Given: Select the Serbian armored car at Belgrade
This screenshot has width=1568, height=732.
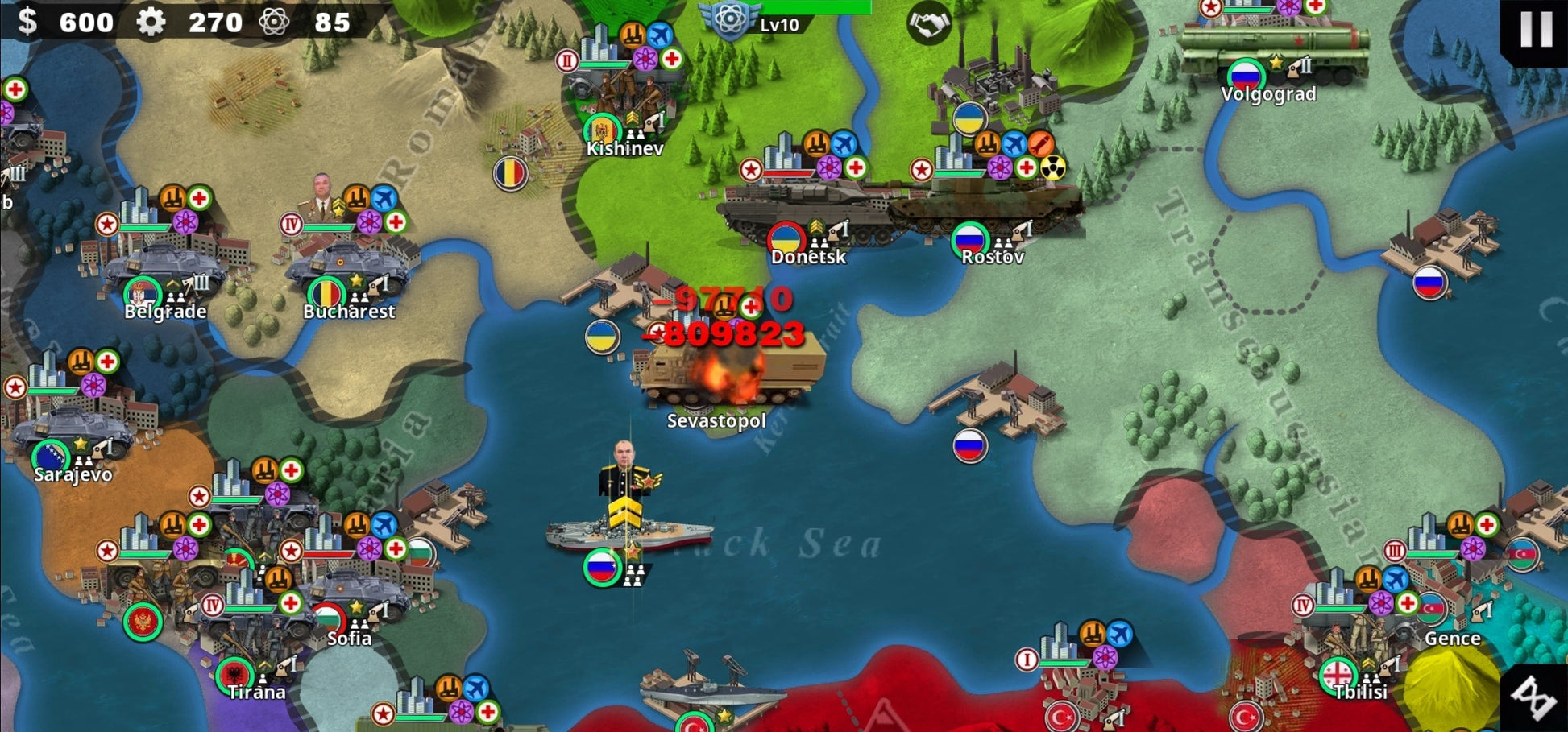Looking at the screenshot, I should click(x=165, y=267).
